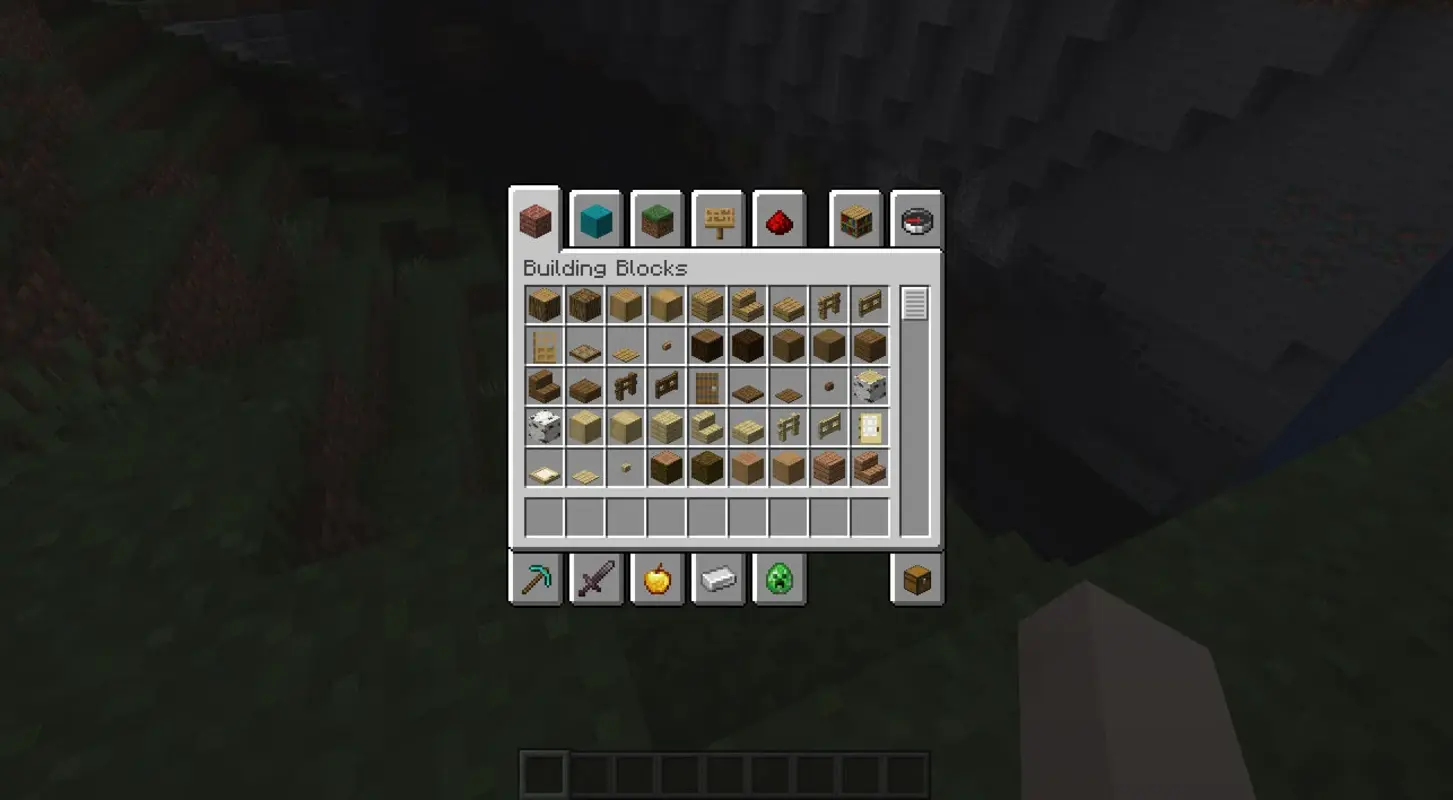The width and height of the screenshot is (1453, 800).
Task: Open the bookshelf blocks tab
Action: [x=856, y=220]
